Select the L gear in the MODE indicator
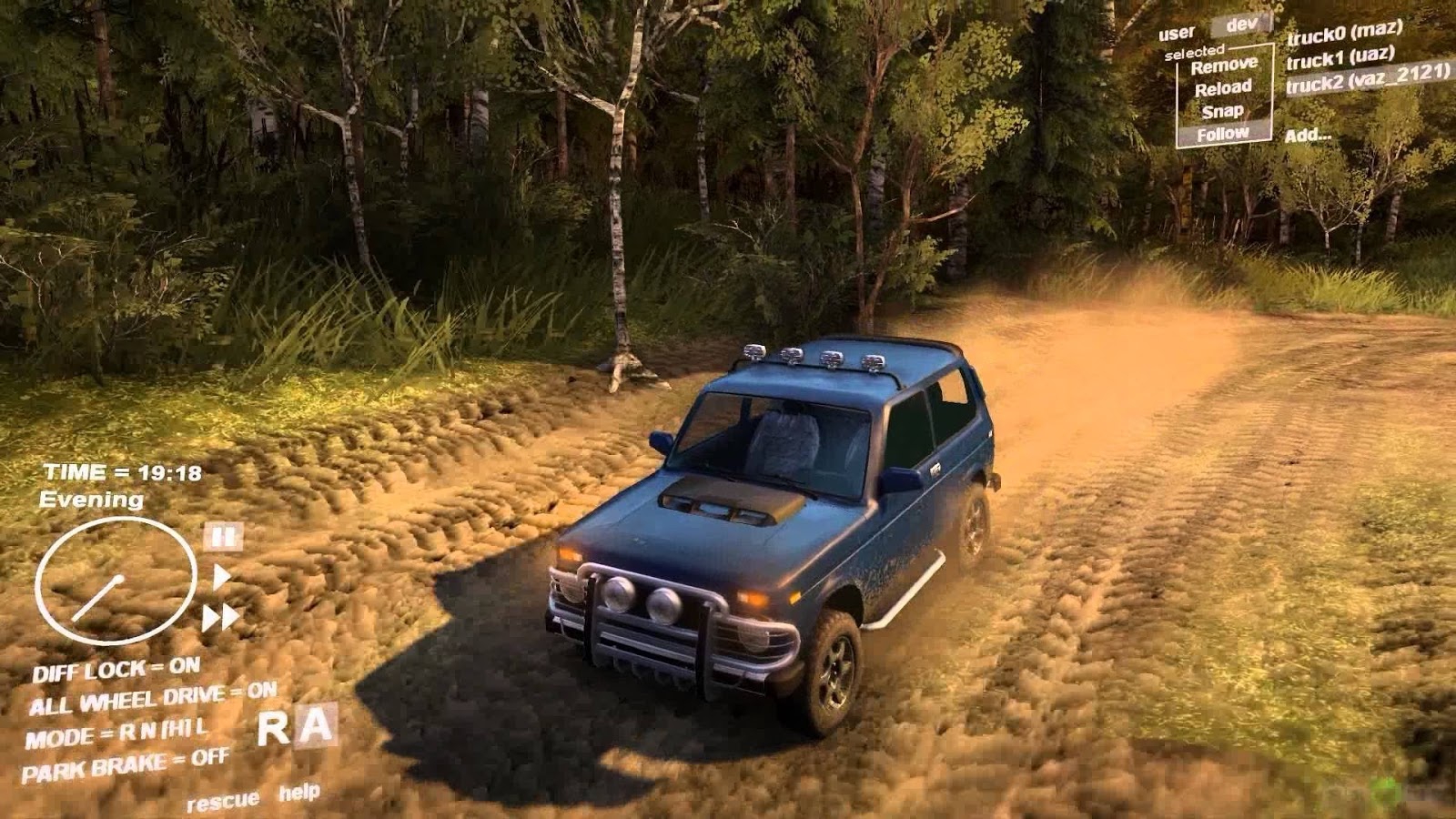Viewport: 1456px width, 819px height. click(x=201, y=730)
